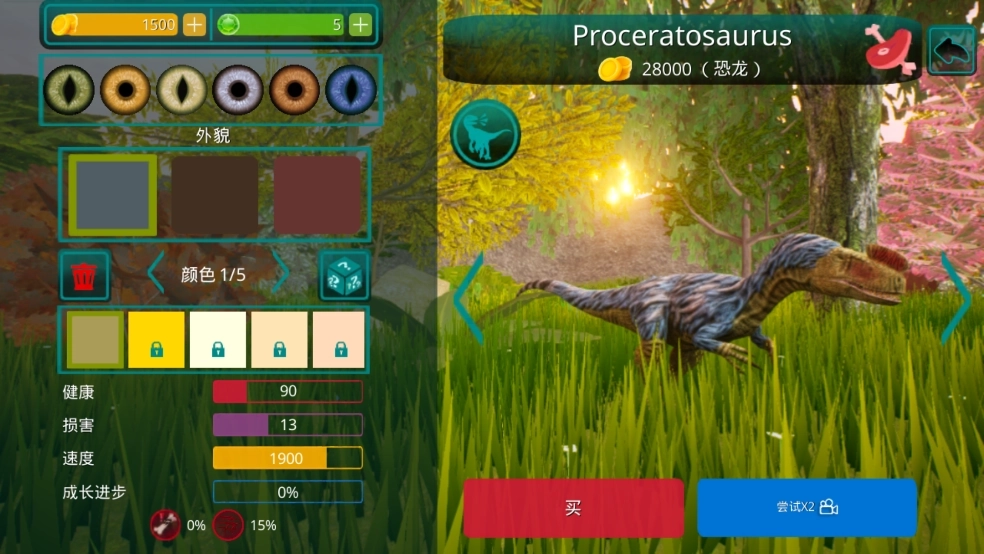The height and width of the screenshot is (554, 984).
Task: Choose the pale purple-grey eye
Action: [238, 90]
